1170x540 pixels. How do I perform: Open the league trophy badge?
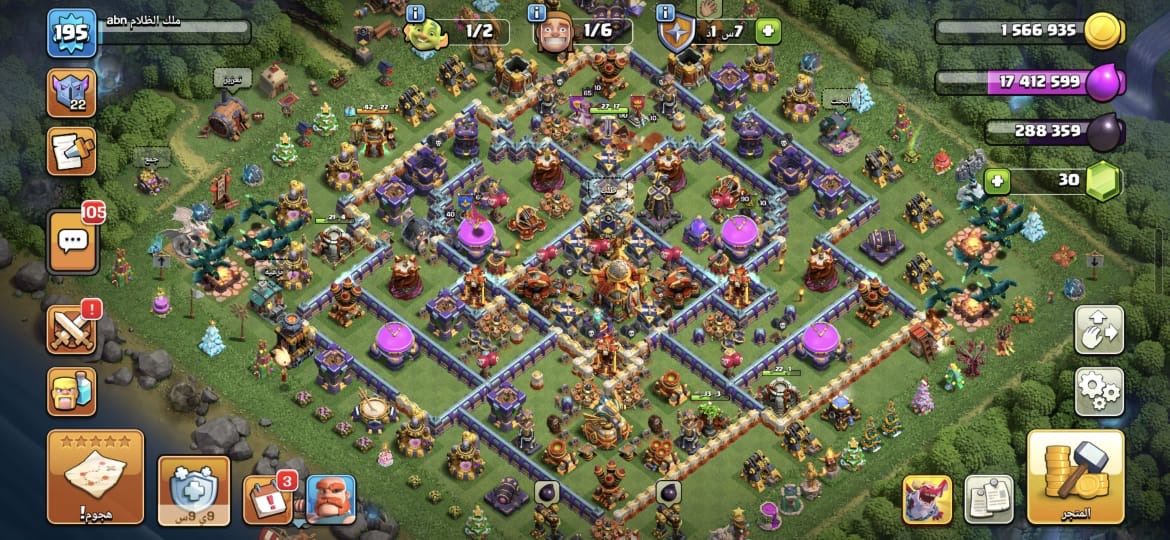point(72,93)
